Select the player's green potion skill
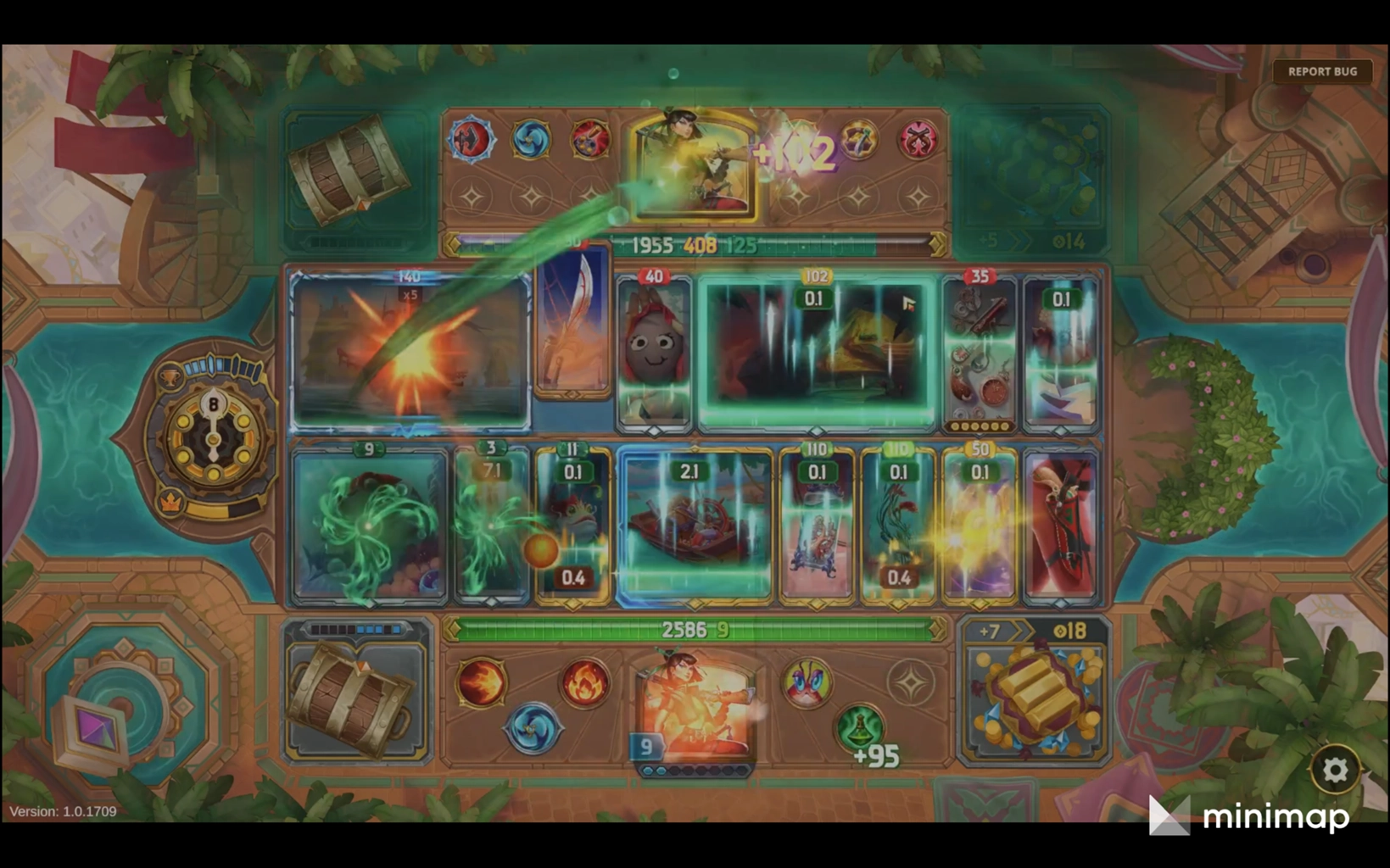1390x868 pixels. (x=860, y=727)
